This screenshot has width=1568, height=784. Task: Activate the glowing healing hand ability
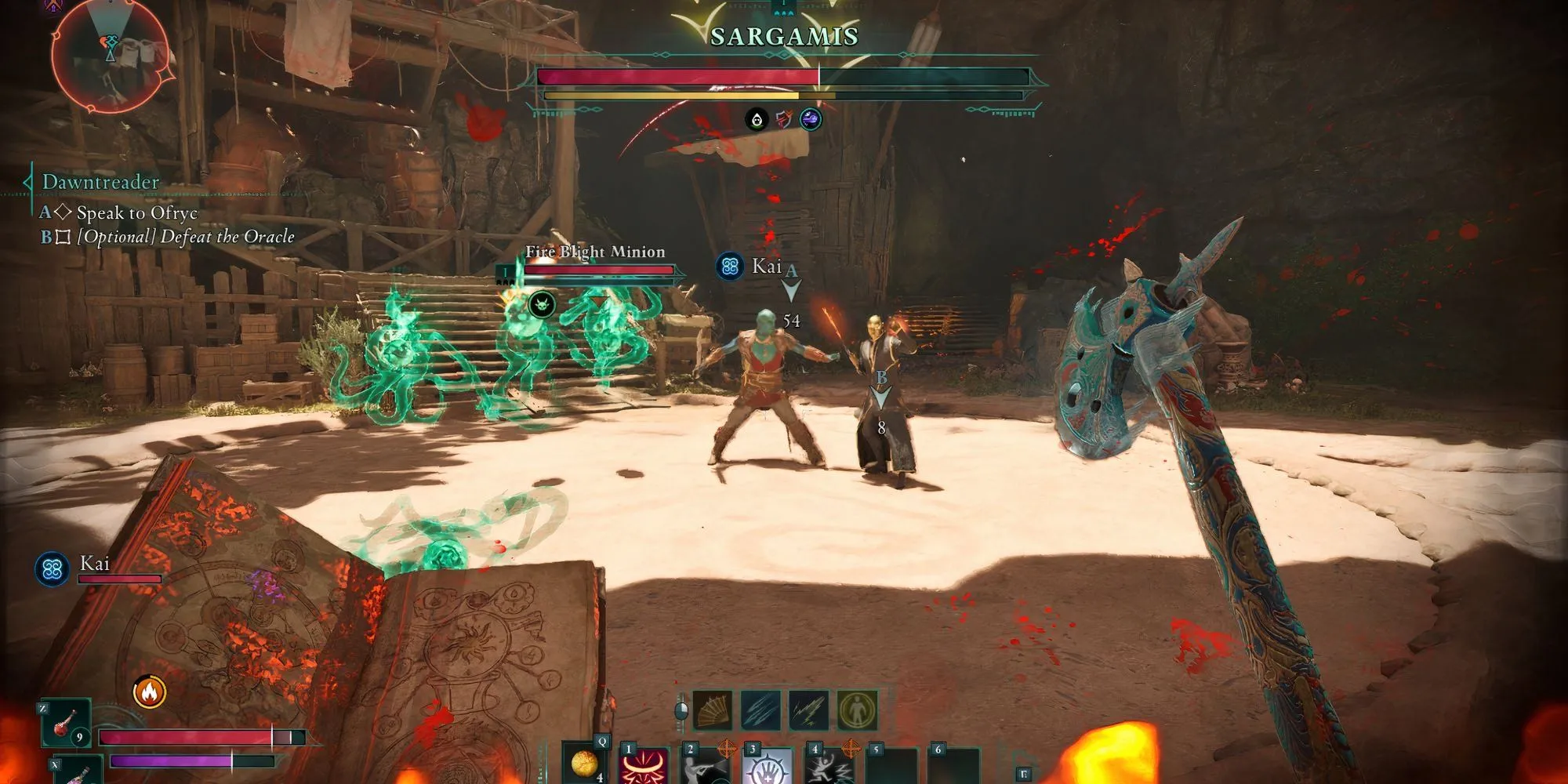[767, 765]
